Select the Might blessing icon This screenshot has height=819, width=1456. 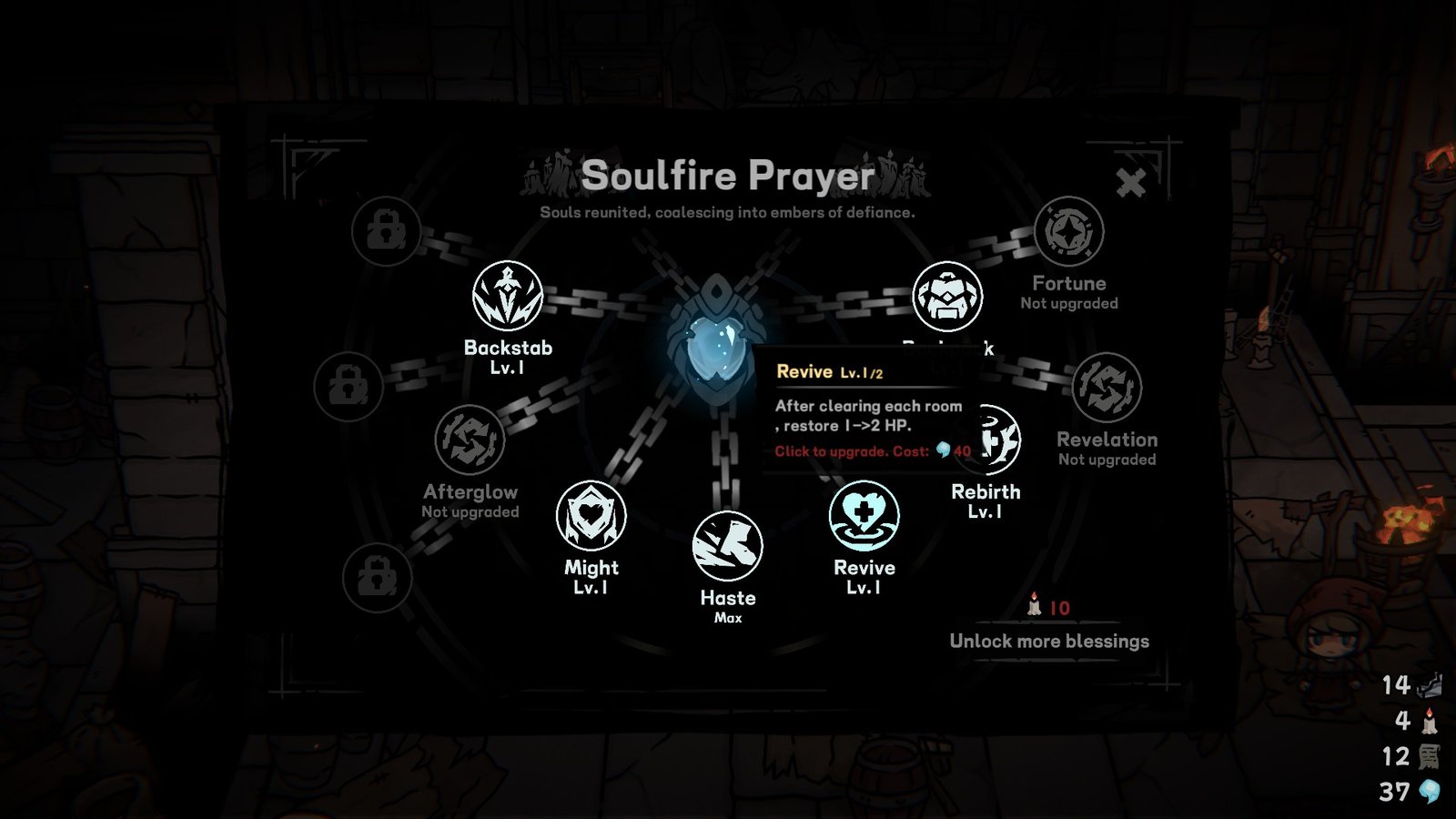click(592, 515)
